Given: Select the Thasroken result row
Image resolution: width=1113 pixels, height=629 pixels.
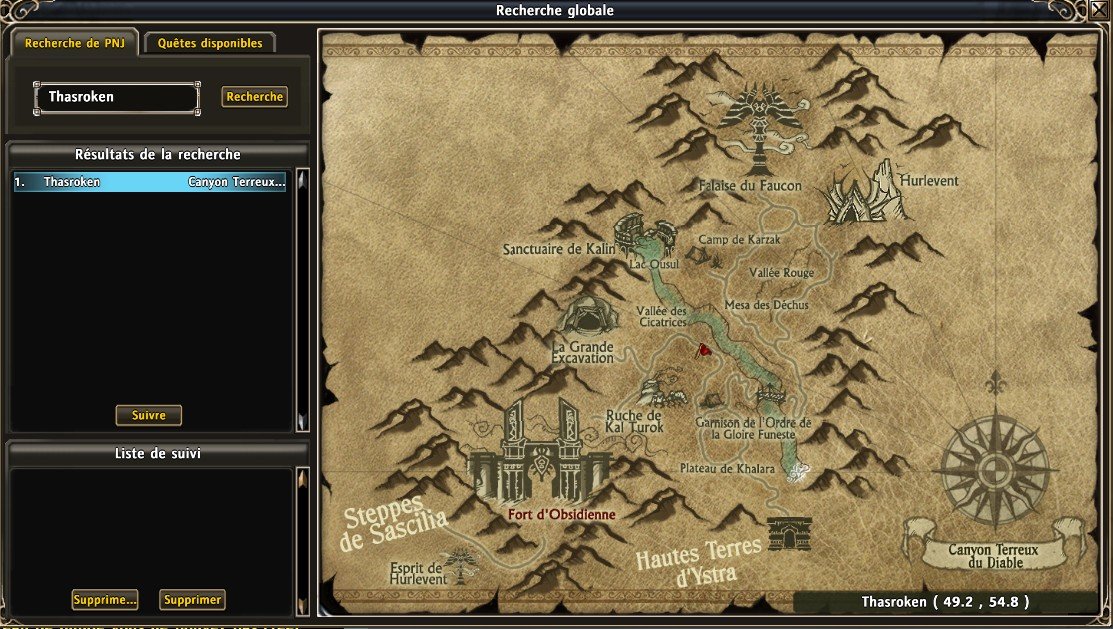Looking at the screenshot, I should pyautogui.click(x=150, y=182).
